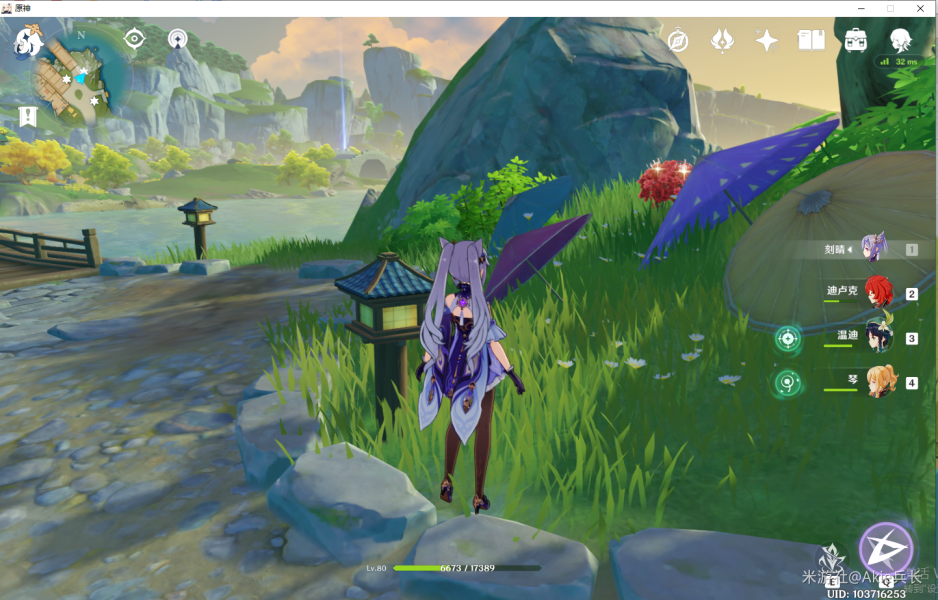Viewport: 938px width, 600px height.
Task: Switch to party member 迪卢克
Action: coord(878,293)
